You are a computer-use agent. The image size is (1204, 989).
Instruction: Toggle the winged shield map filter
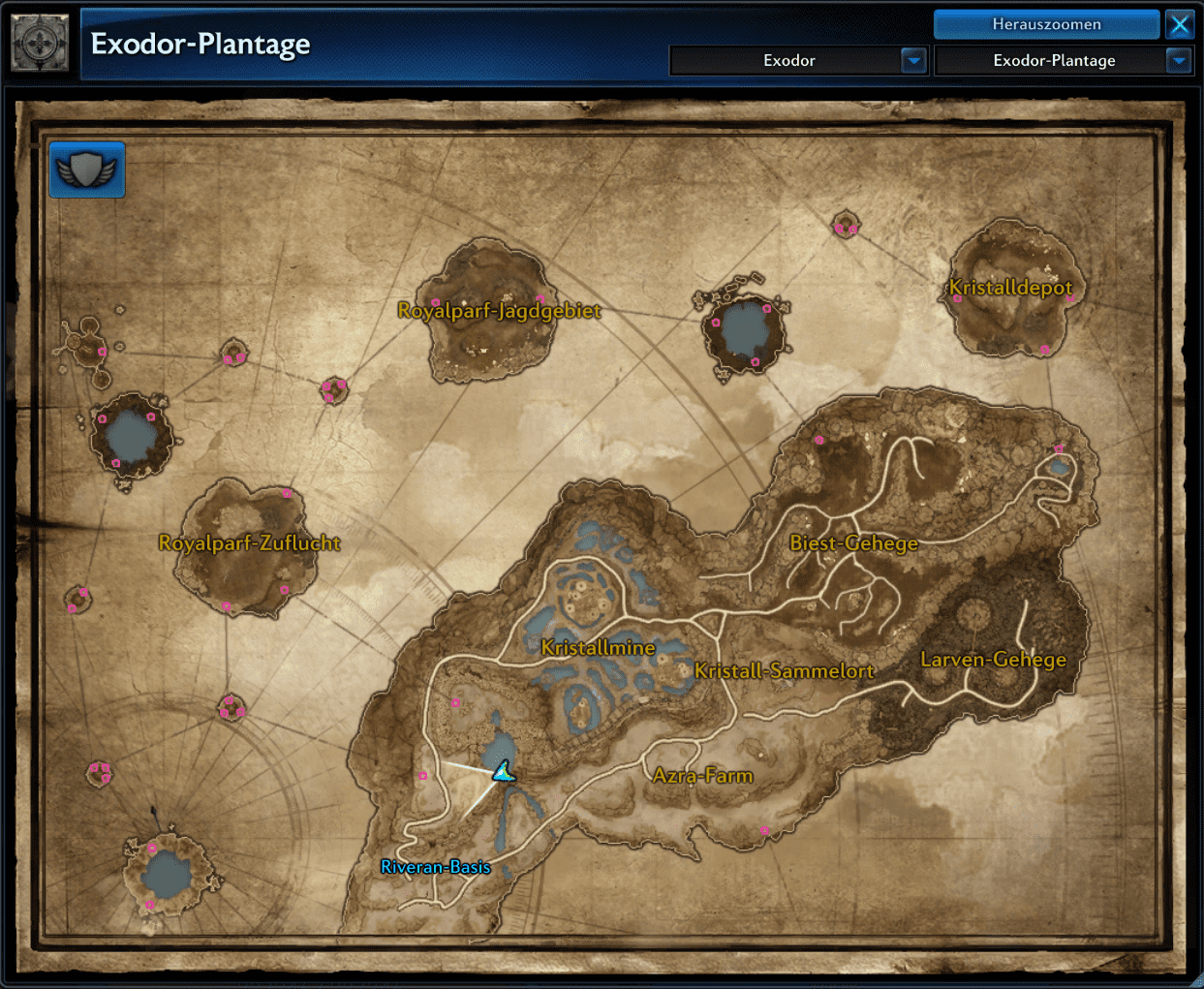(87, 170)
